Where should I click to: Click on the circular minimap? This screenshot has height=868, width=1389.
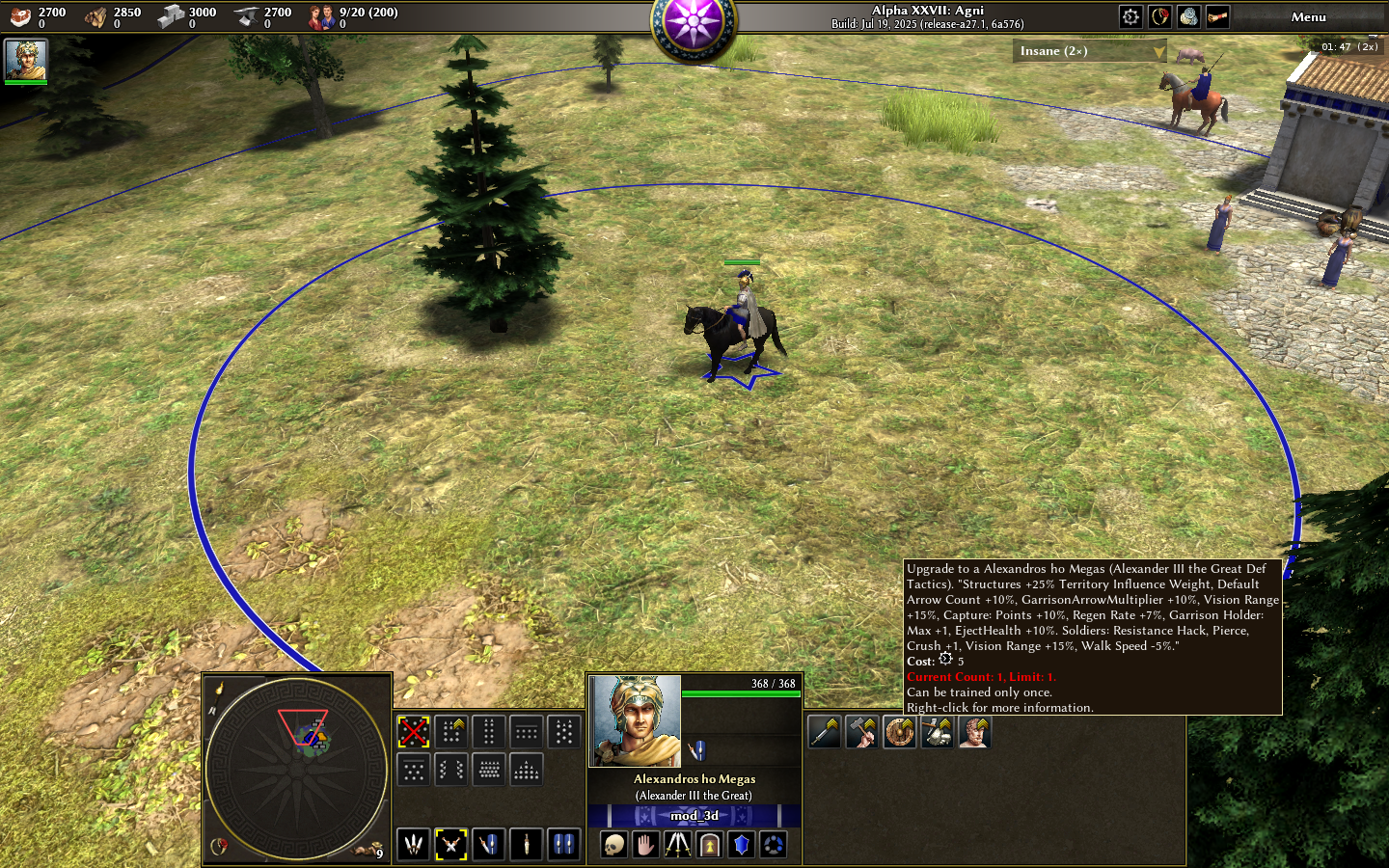click(x=297, y=768)
